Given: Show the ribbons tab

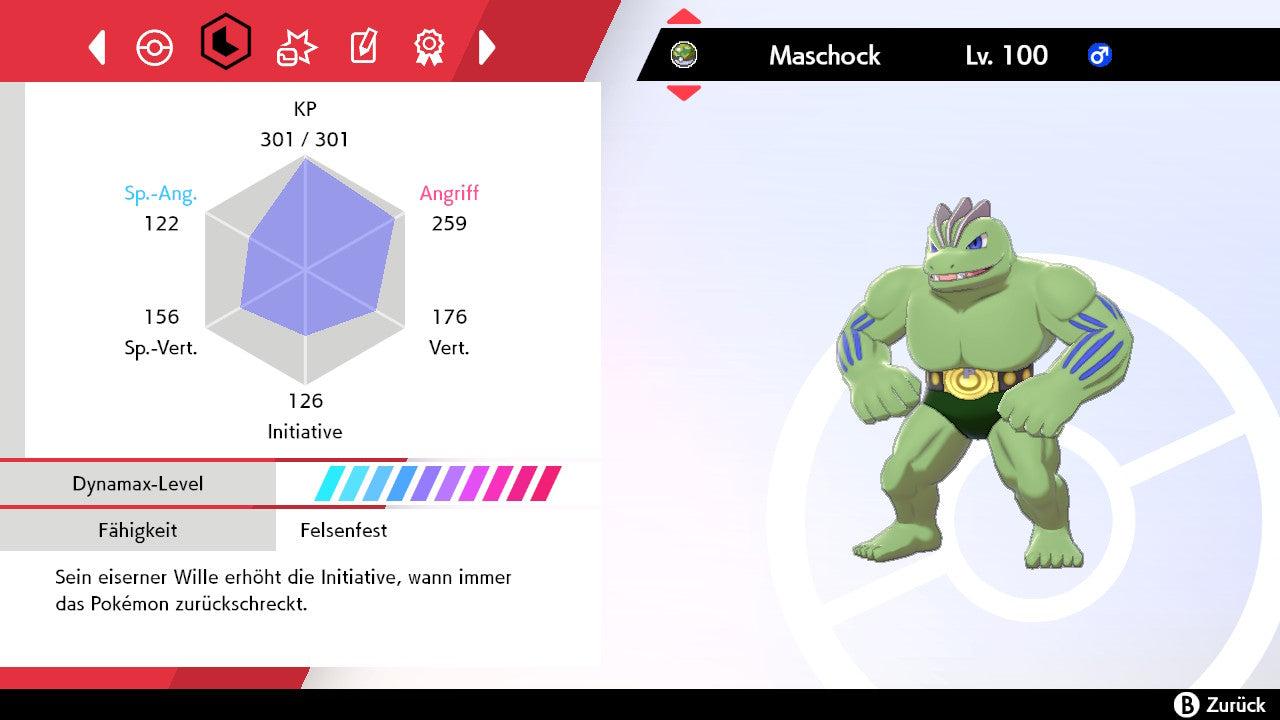Looking at the screenshot, I should pos(429,47).
